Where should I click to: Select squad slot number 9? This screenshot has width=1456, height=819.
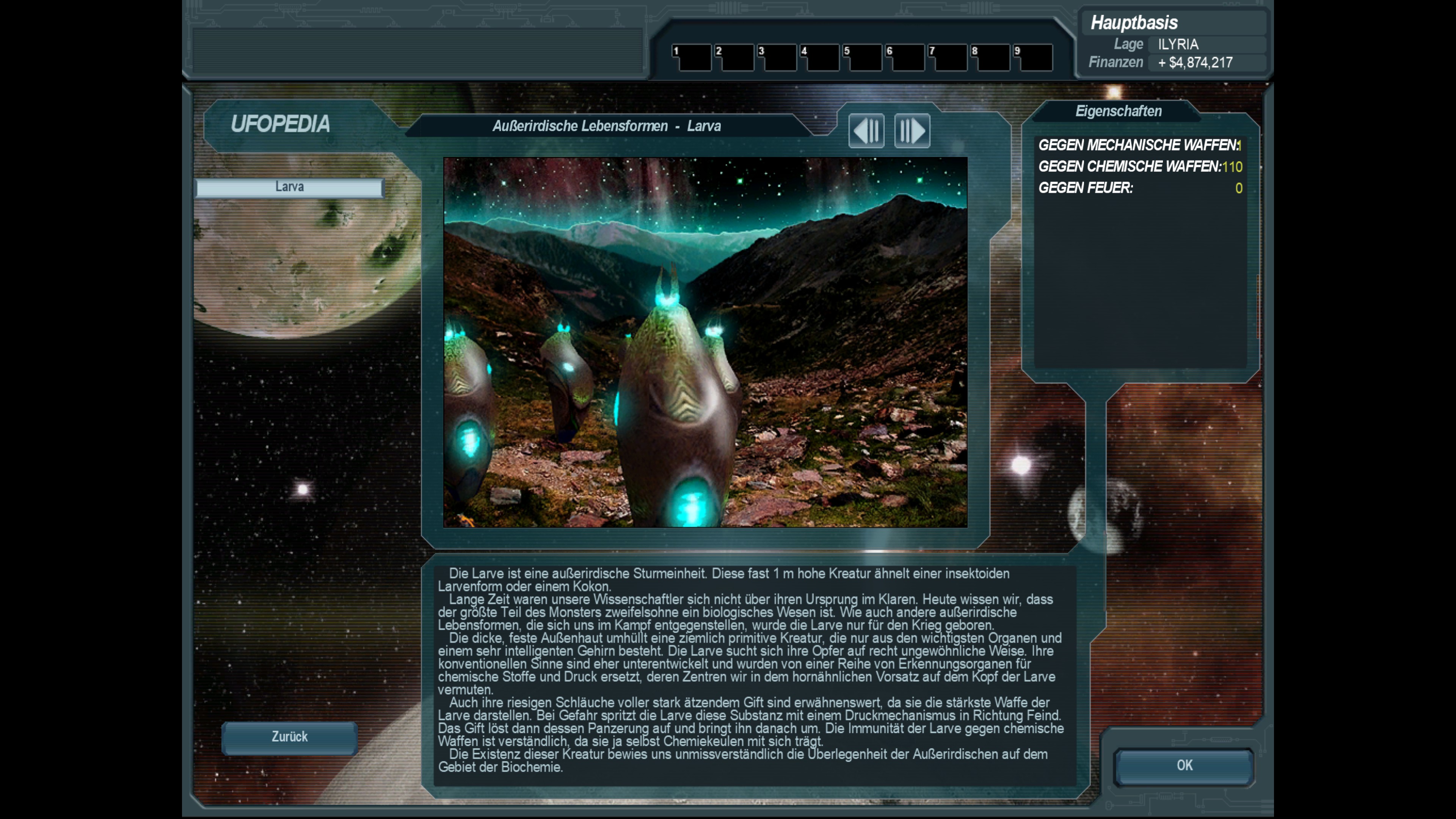(x=1032, y=58)
